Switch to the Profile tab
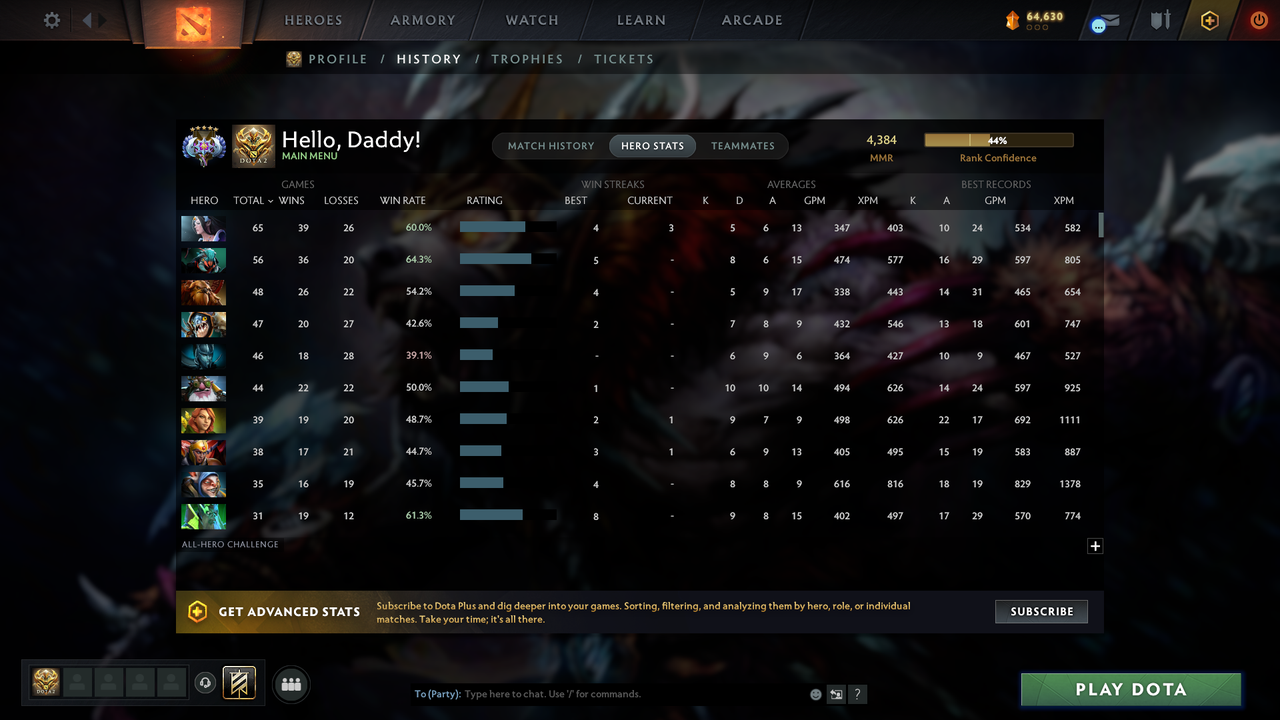 (336, 59)
